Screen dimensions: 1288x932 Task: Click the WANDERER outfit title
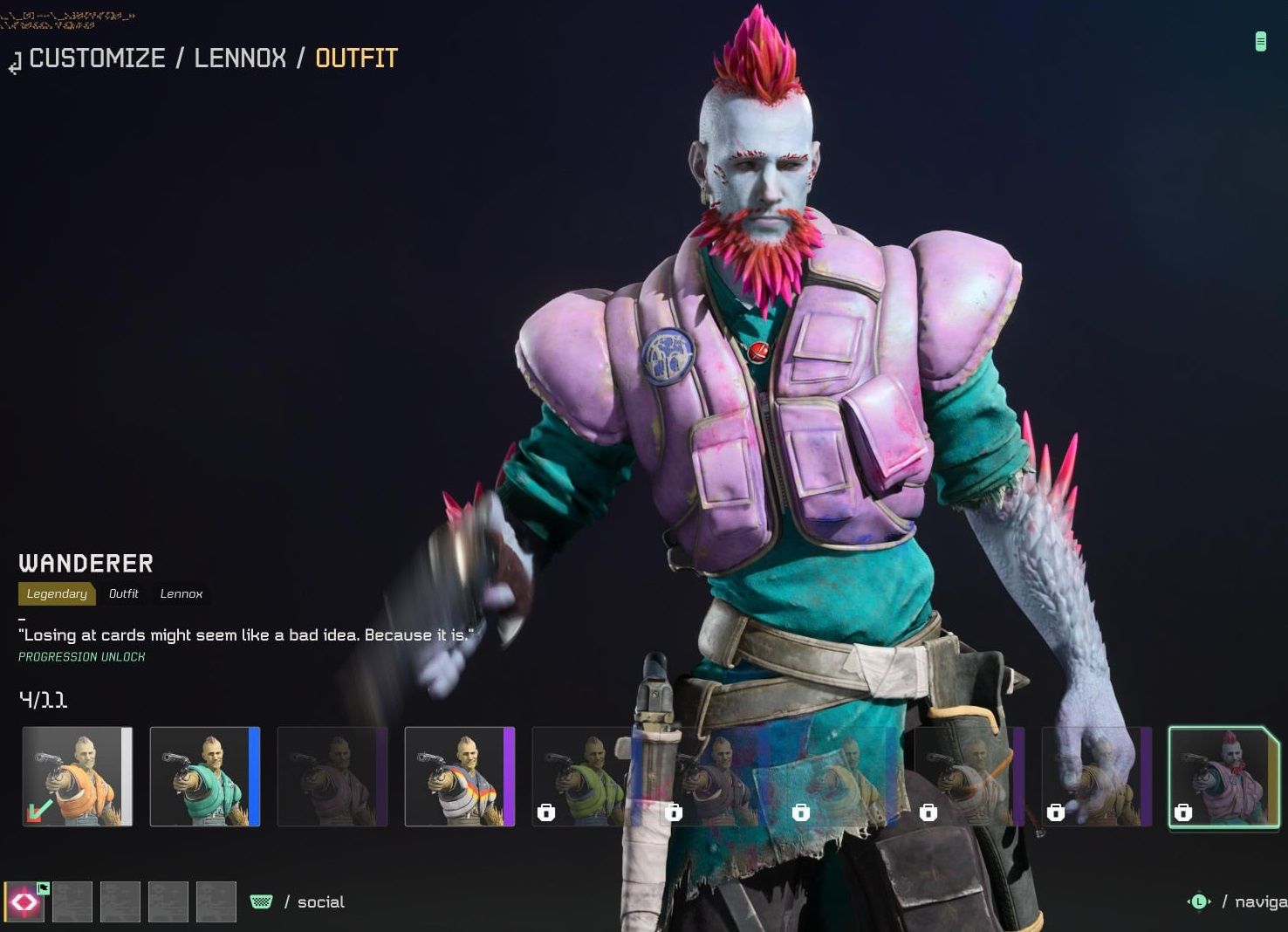[x=85, y=562]
